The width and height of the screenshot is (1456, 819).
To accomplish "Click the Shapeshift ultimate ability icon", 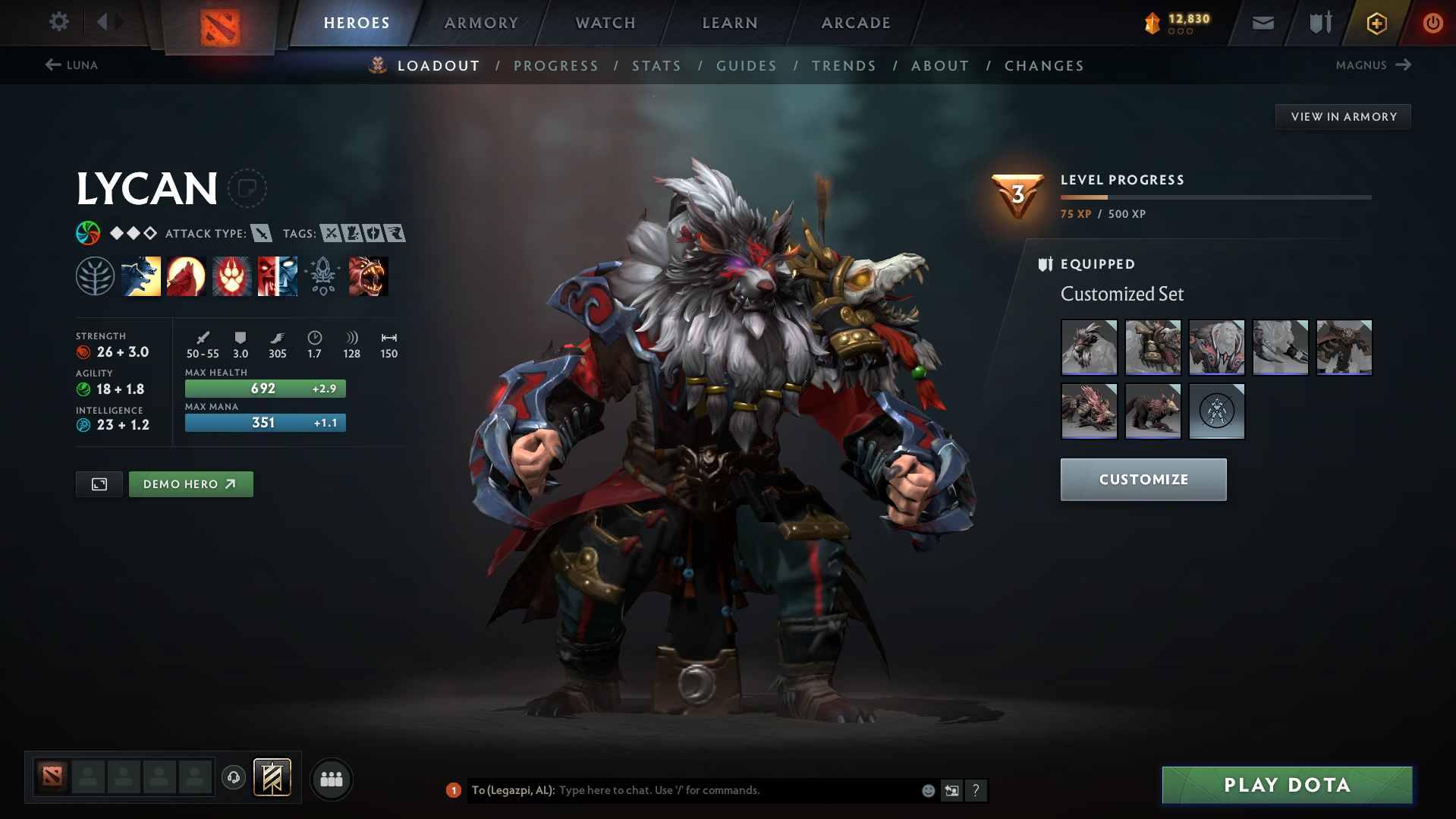I will tap(277, 276).
